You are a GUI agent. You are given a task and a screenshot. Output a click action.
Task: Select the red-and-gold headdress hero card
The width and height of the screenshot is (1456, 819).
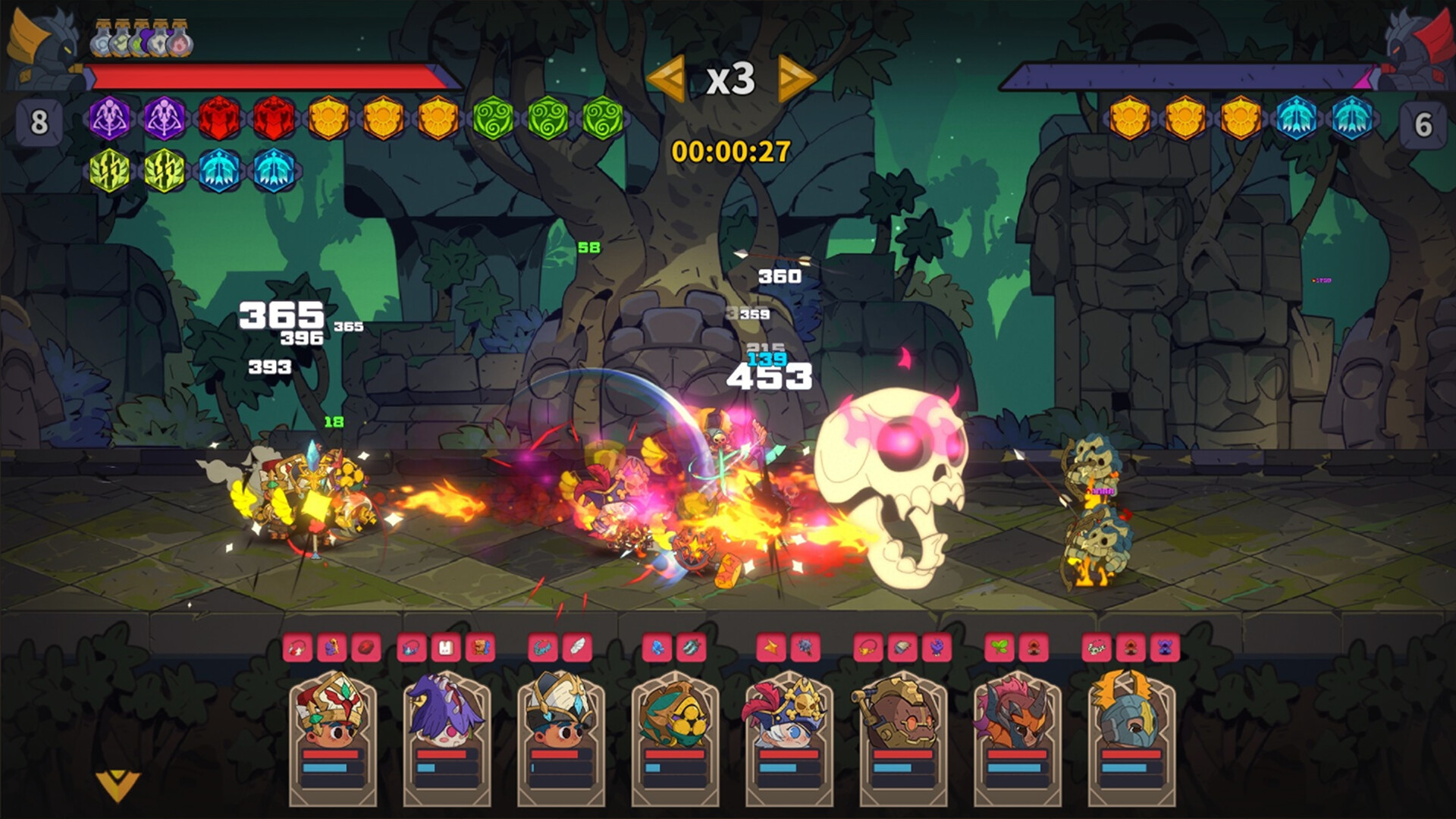point(333,737)
